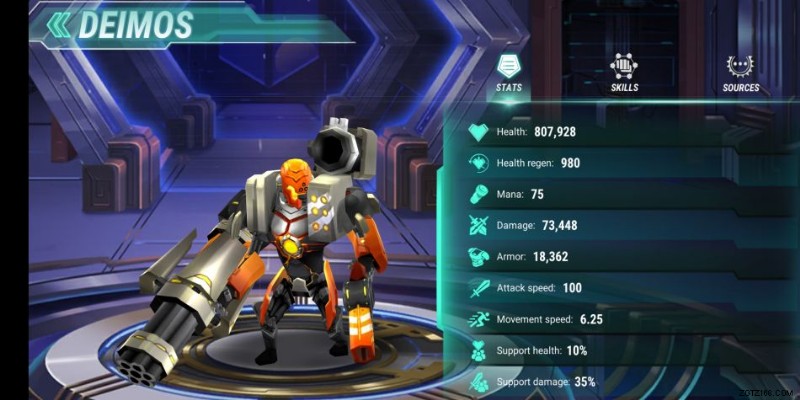Switch to the Stats tab
Screen dimensions: 800x400
(x=509, y=73)
